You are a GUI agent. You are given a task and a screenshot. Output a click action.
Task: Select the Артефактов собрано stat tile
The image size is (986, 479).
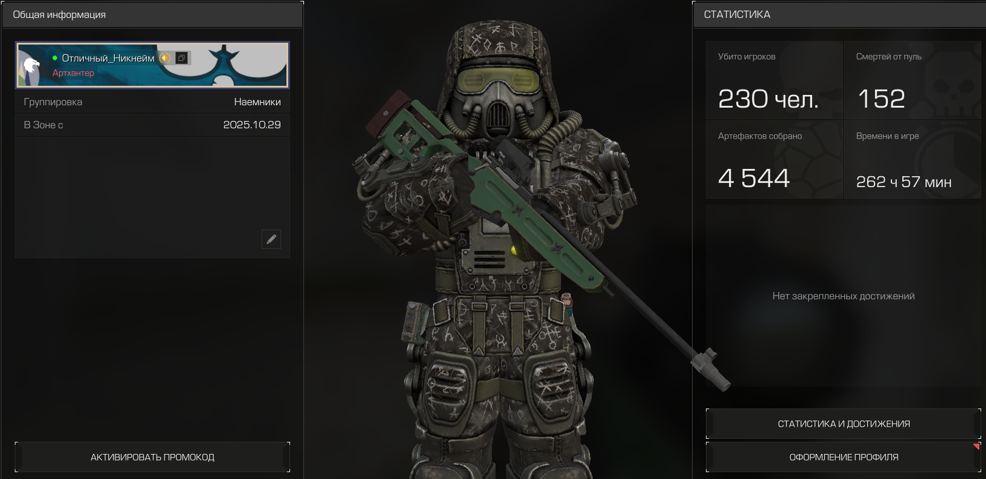774,160
